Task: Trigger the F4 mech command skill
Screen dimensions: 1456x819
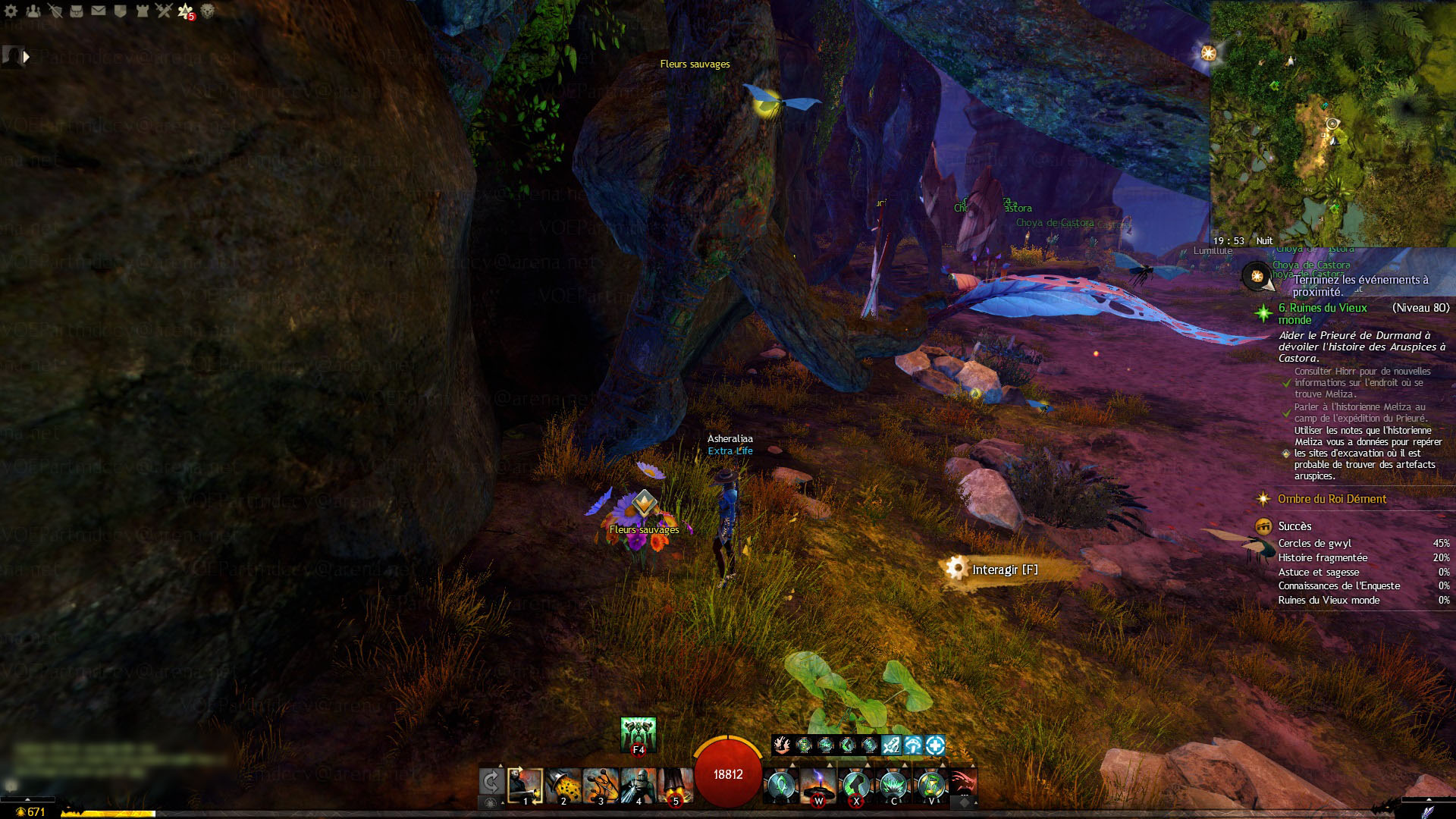Action: (x=638, y=734)
